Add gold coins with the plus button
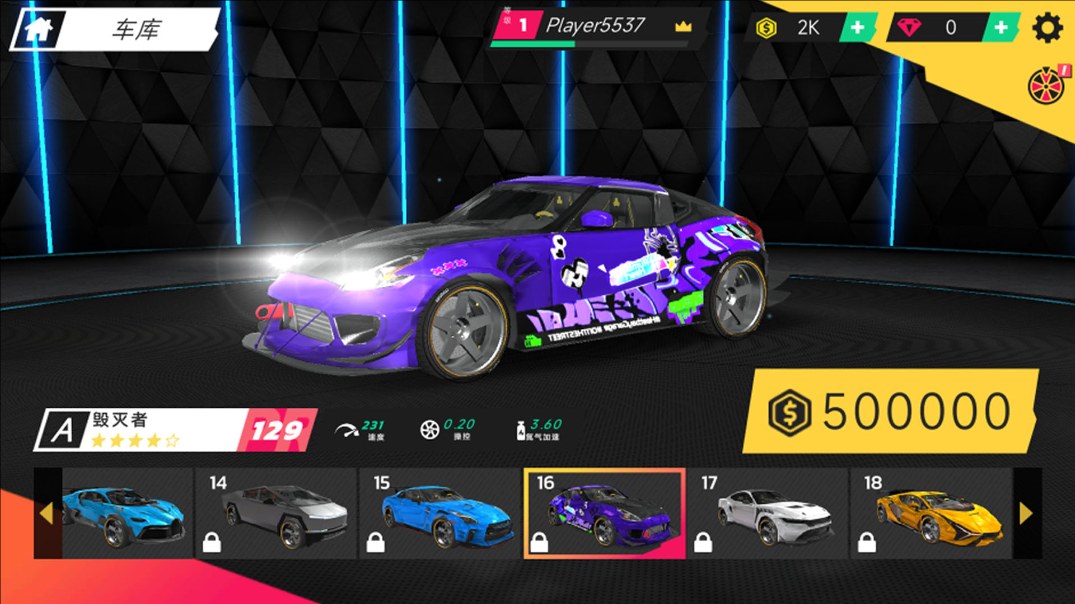Image resolution: width=1075 pixels, height=604 pixels. [857, 28]
